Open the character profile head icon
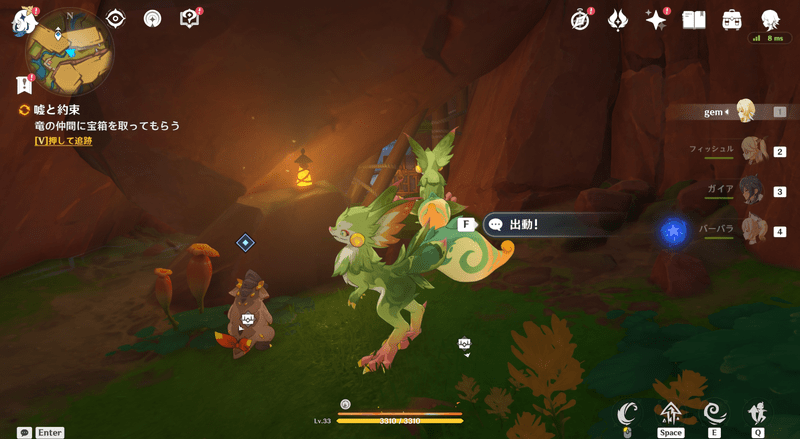This screenshot has height=439, width=800. click(x=770, y=19)
